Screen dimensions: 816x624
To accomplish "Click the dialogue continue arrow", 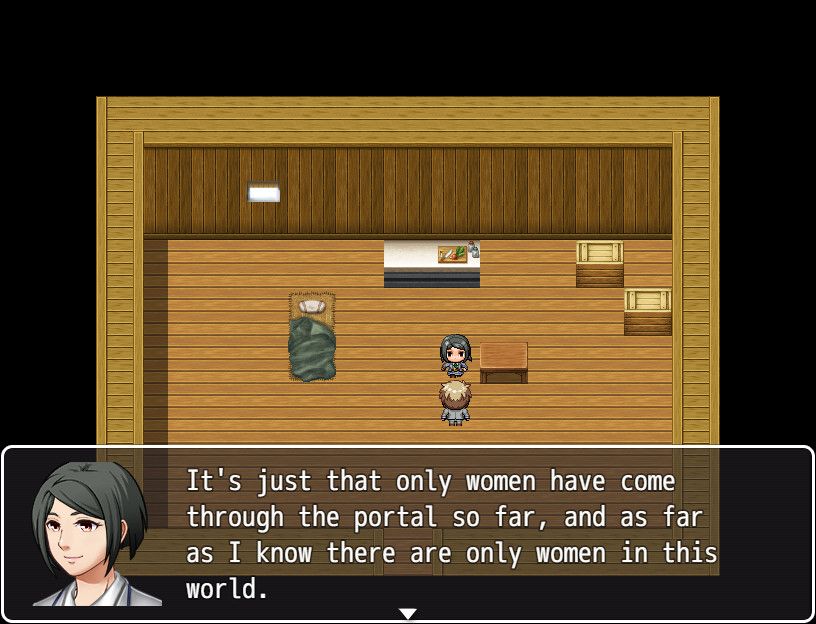I will click(407, 613).
